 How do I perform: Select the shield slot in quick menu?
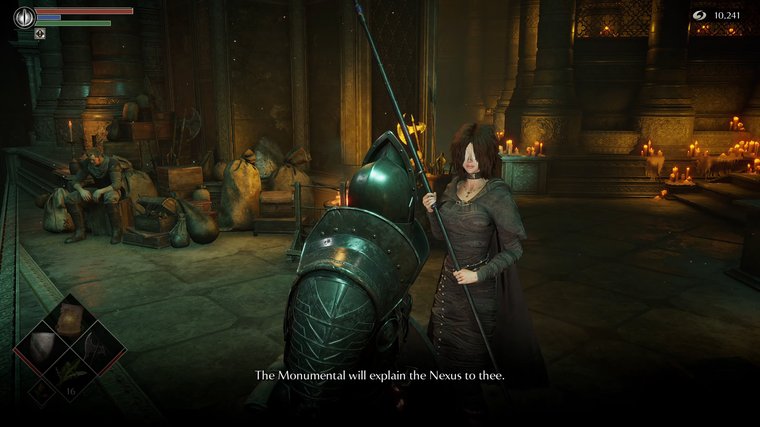43,346
